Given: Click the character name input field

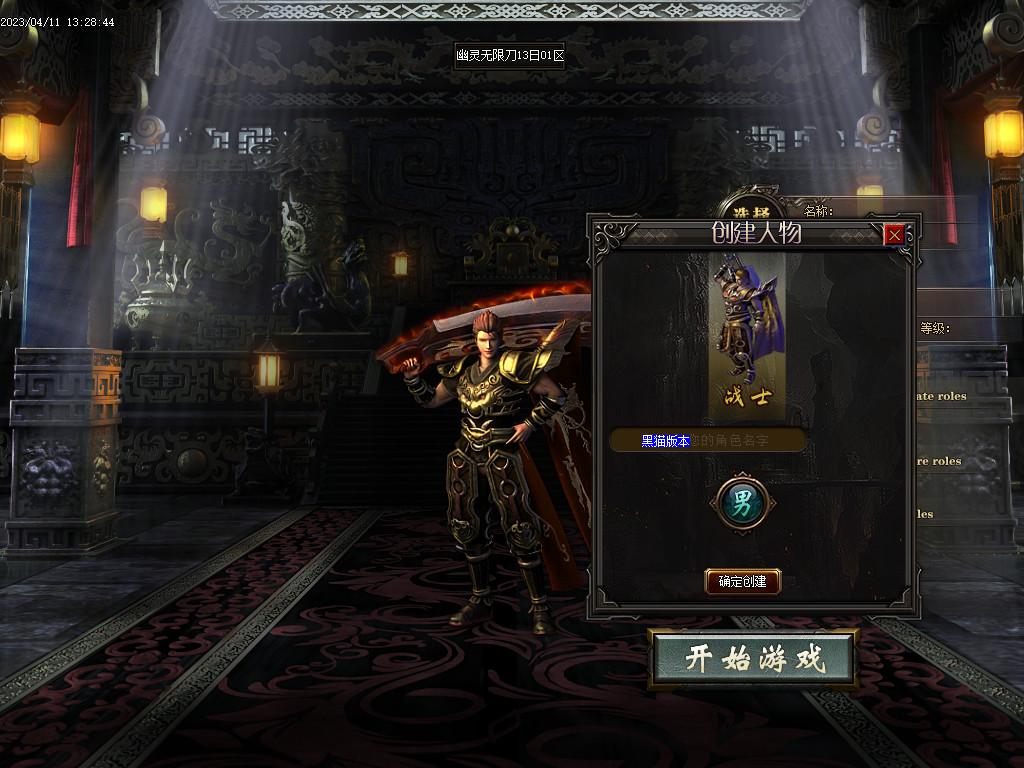Looking at the screenshot, I should coord(707,440).
